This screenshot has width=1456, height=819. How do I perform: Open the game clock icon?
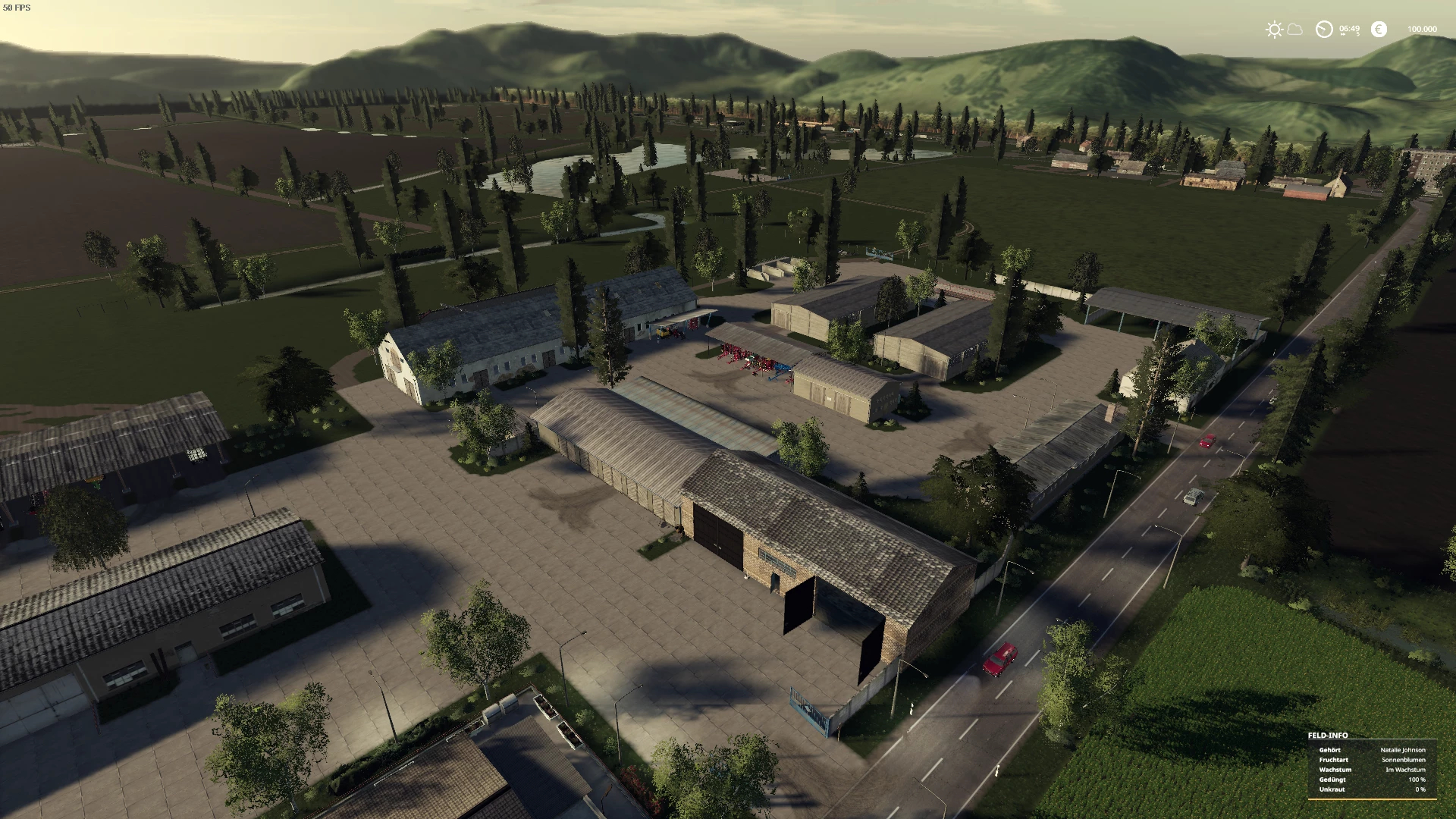point(1324,30)
